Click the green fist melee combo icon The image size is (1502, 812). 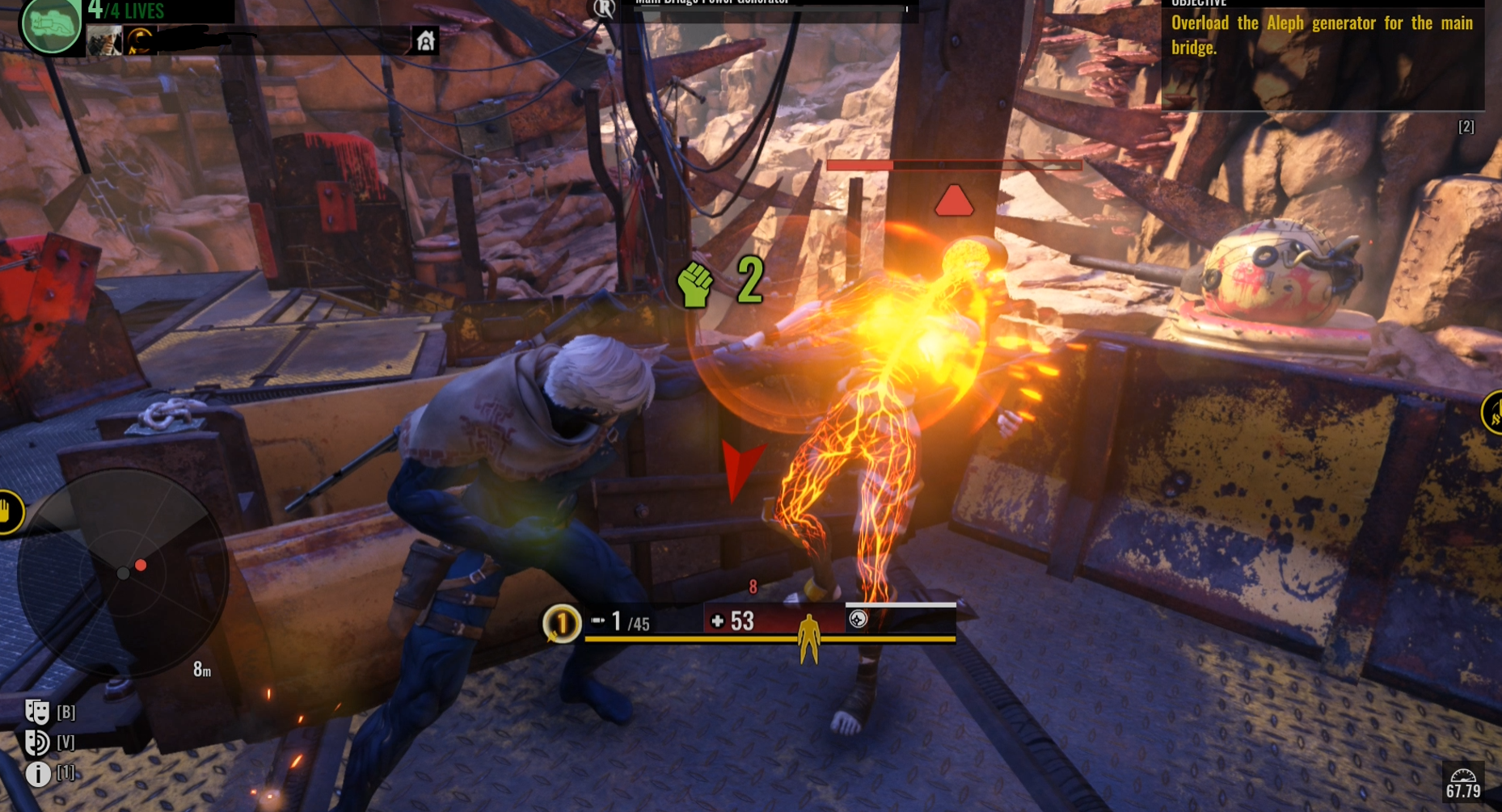coord(694,284)
